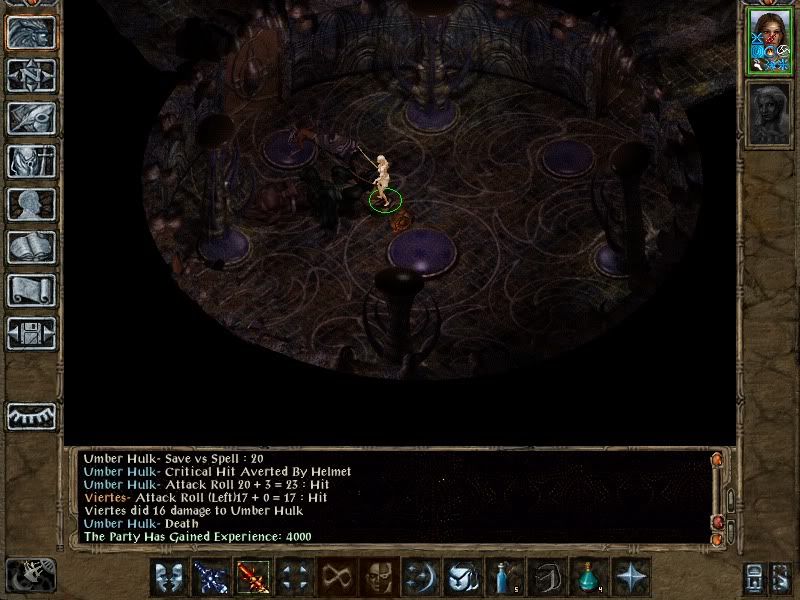Open special abilities with the star icon
The image size is (800, 600).
click(630, 577)
